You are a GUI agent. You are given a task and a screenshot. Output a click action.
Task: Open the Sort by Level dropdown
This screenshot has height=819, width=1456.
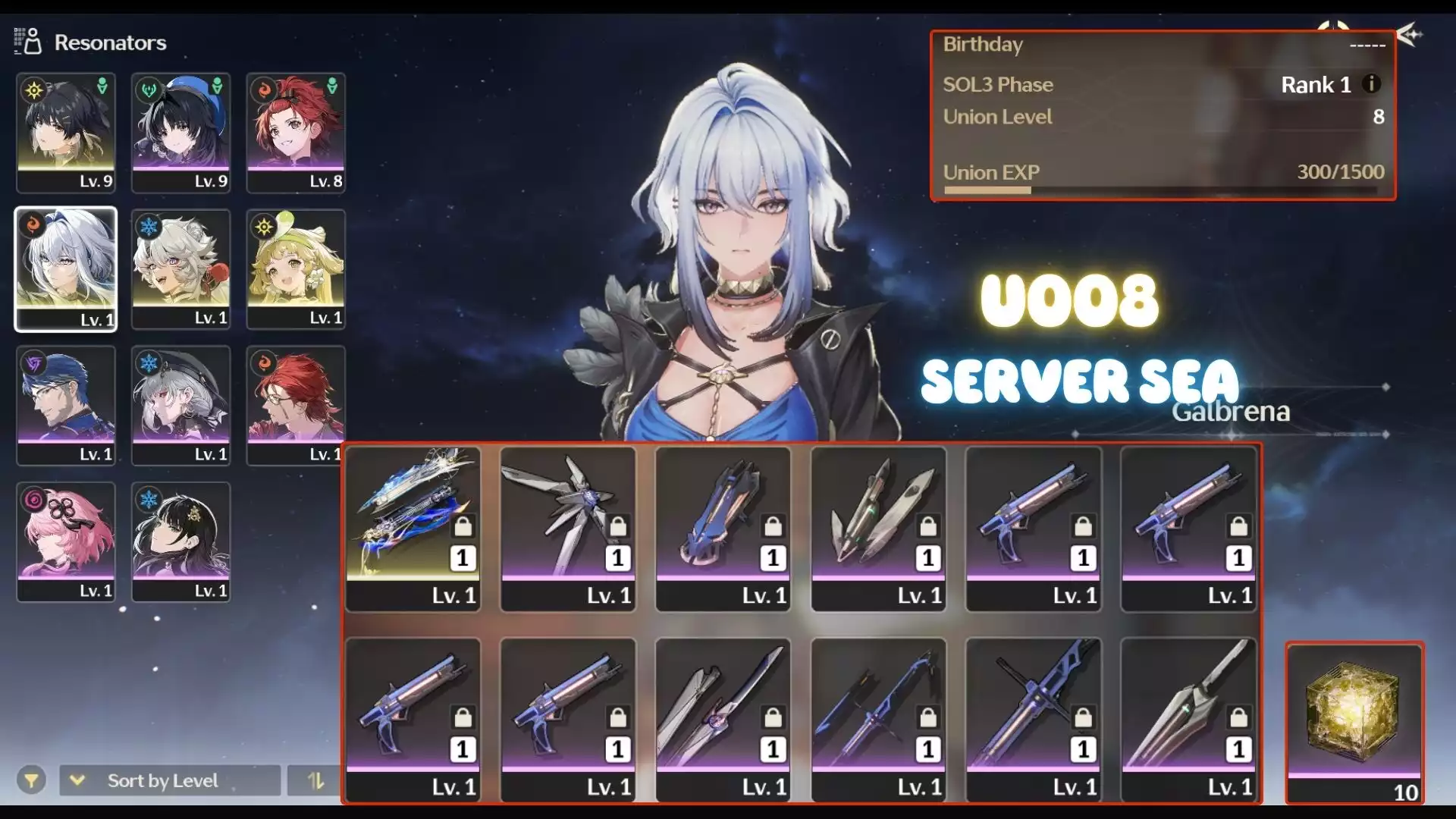tap(169, 780)
